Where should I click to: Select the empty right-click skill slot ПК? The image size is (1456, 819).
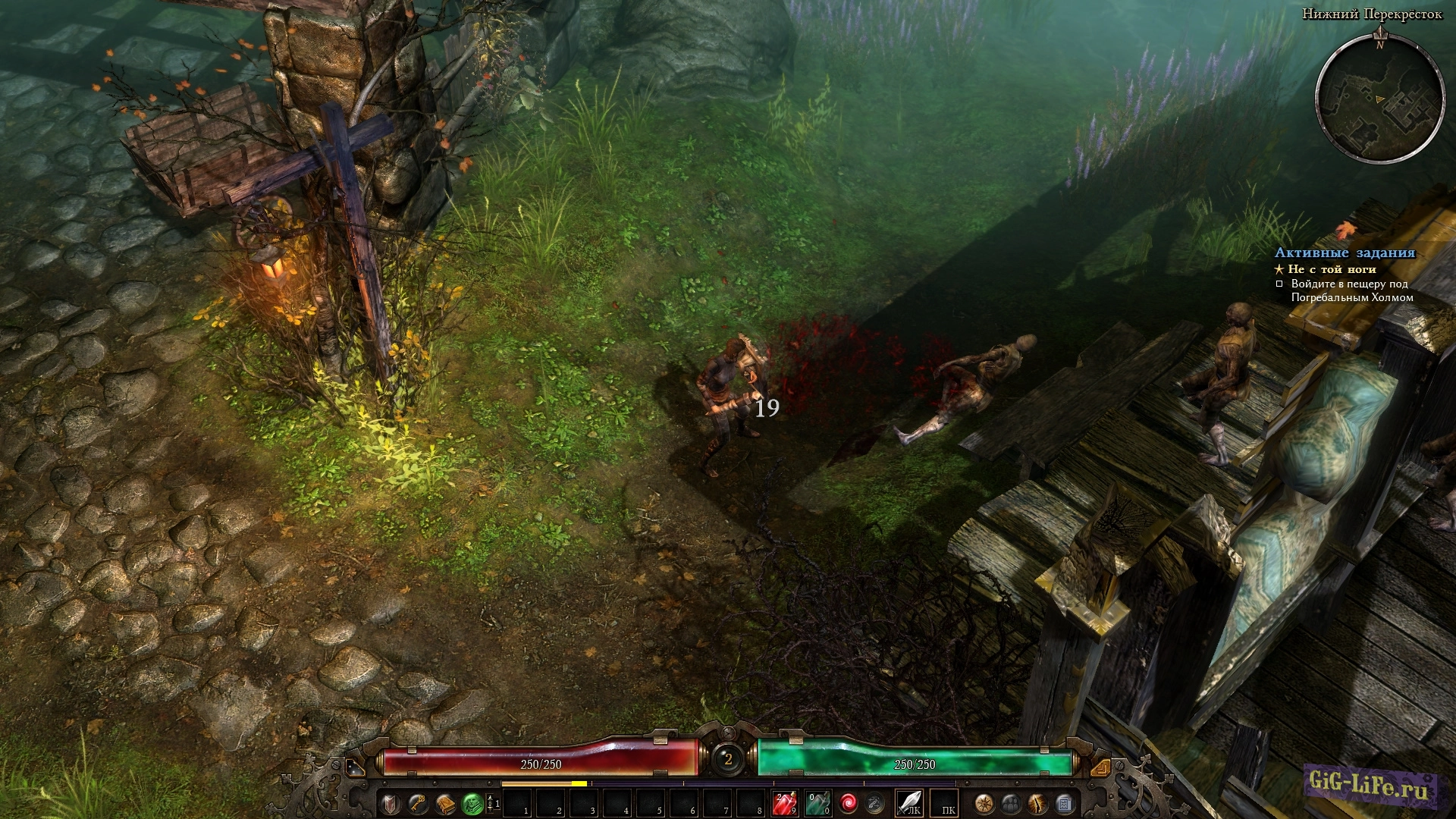pyautogui.click(x=945, y=803)
